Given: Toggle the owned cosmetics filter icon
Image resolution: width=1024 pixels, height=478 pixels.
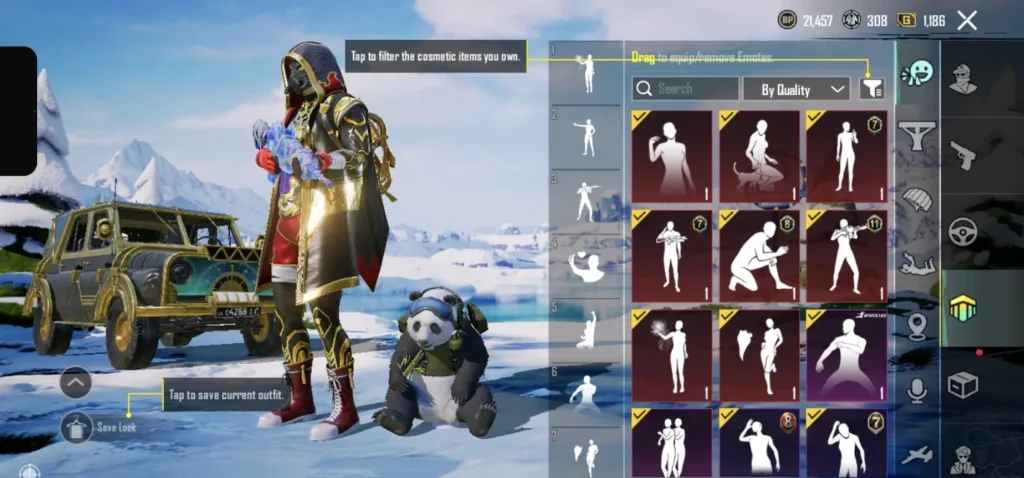Looking at the screenshot, I should (872, 89).
